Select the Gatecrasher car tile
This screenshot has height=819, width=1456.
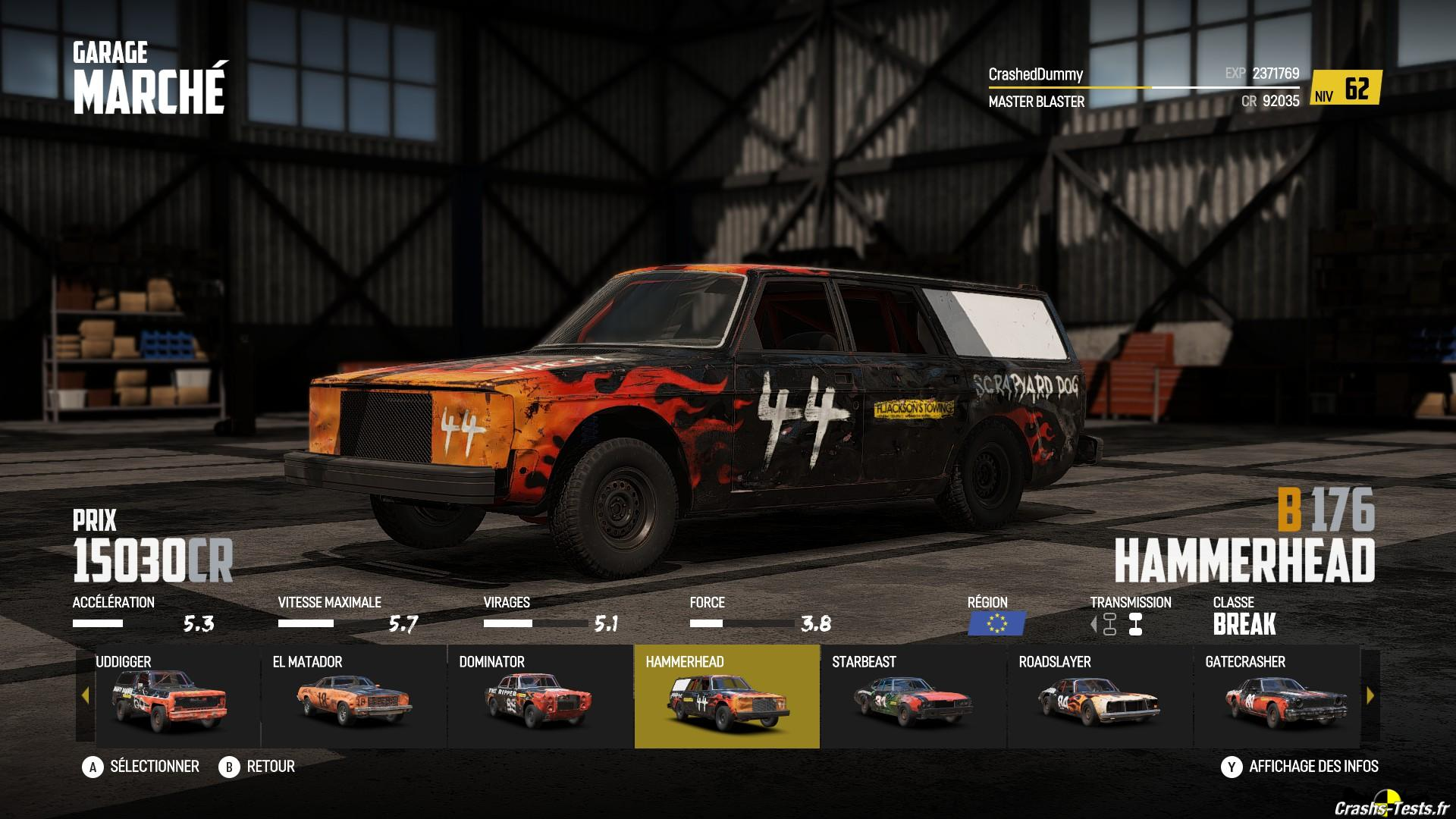pyautogui.click(x=1277, y=696)
